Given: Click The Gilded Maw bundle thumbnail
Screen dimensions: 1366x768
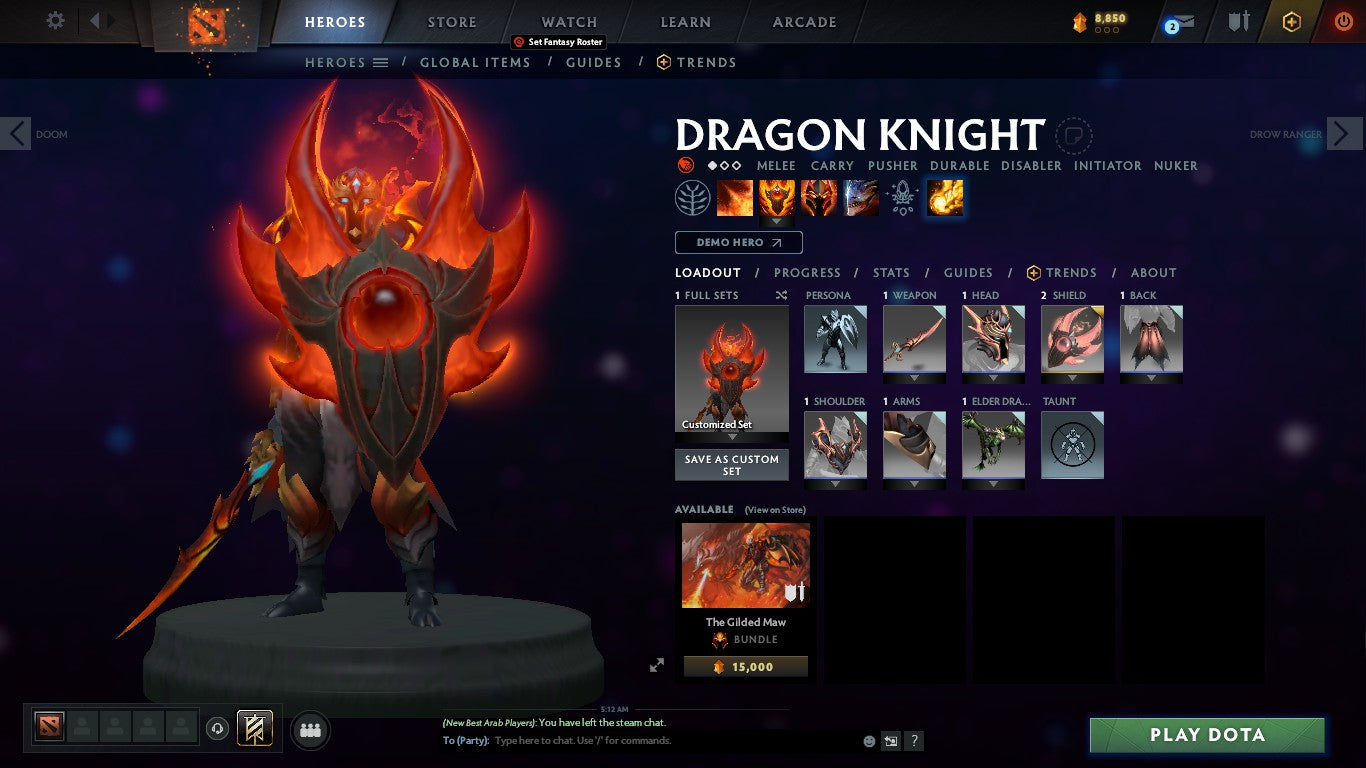Looking at the screenshot, I should tap(745, 565).
